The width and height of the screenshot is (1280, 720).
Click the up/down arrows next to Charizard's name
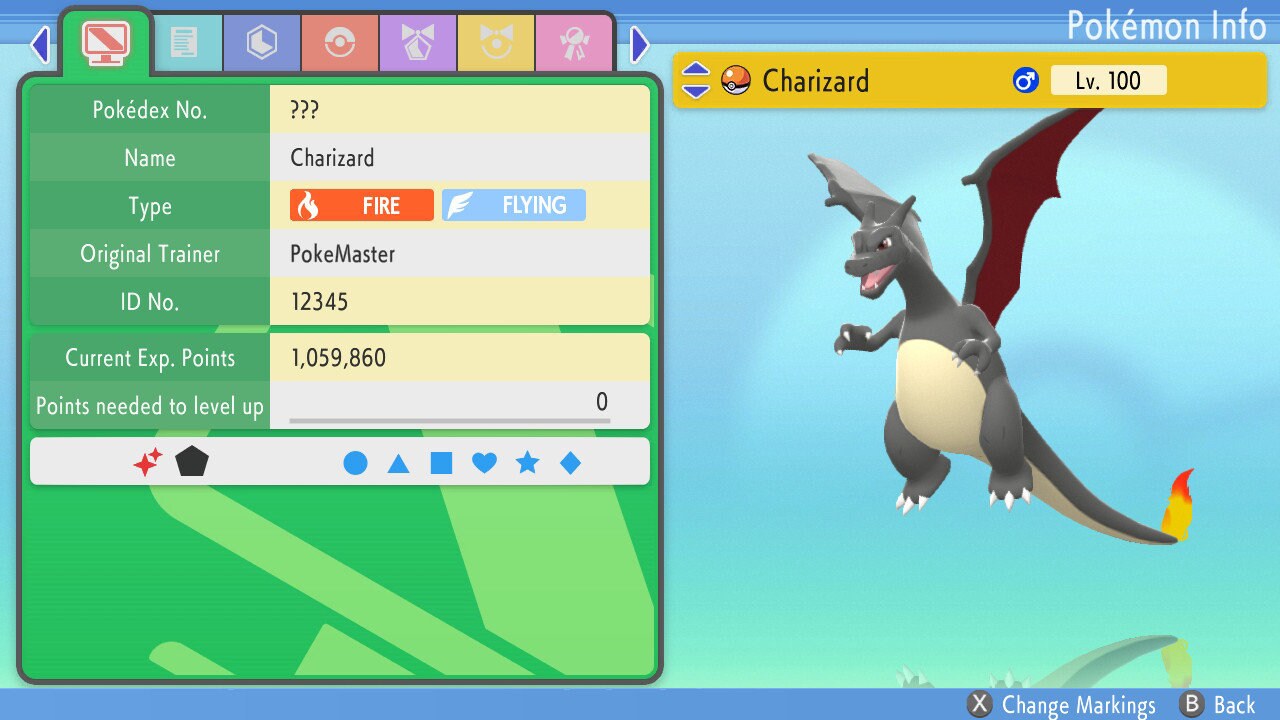tap(695, 81)
